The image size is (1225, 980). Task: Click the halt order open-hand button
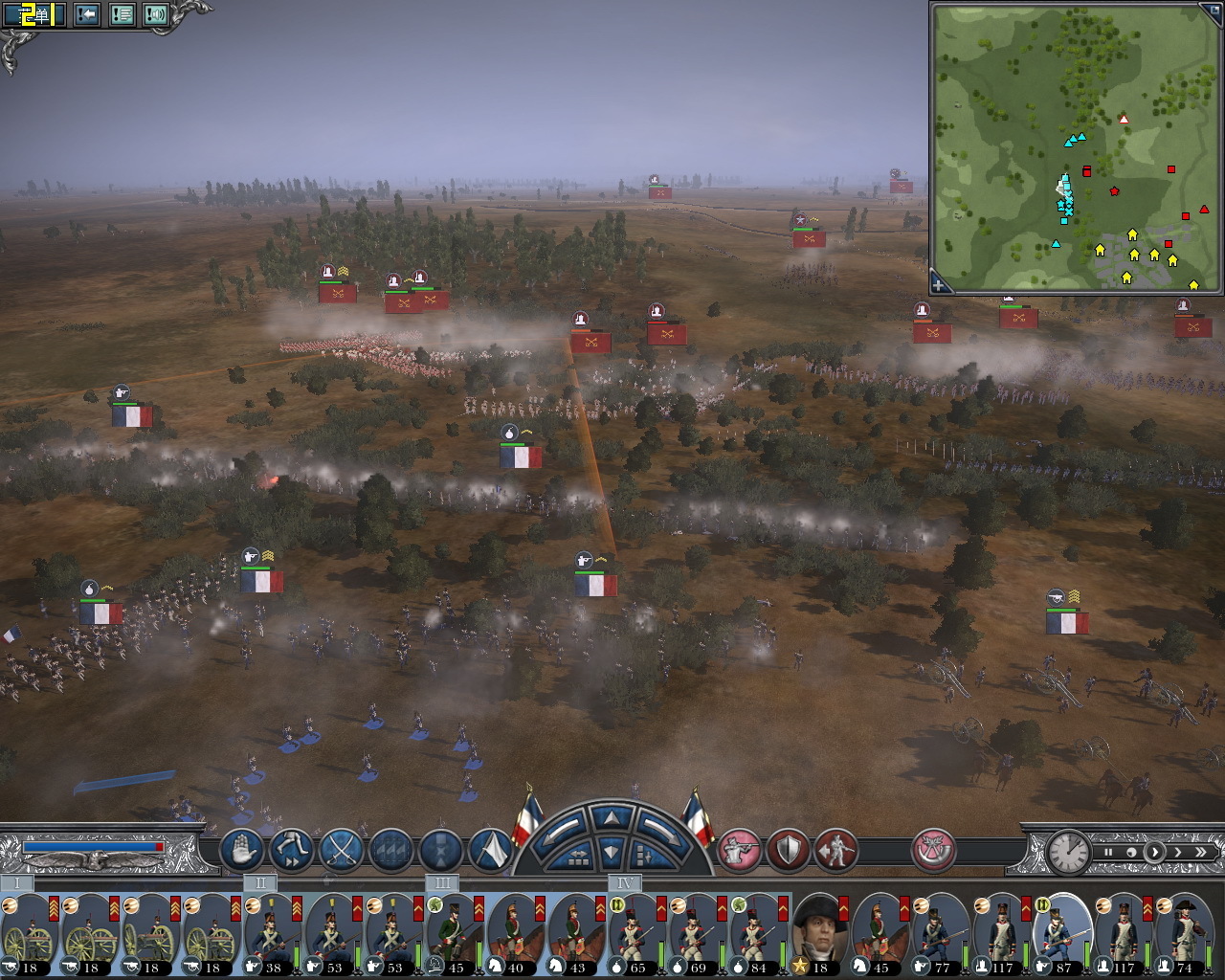click(x=242, y=850)
